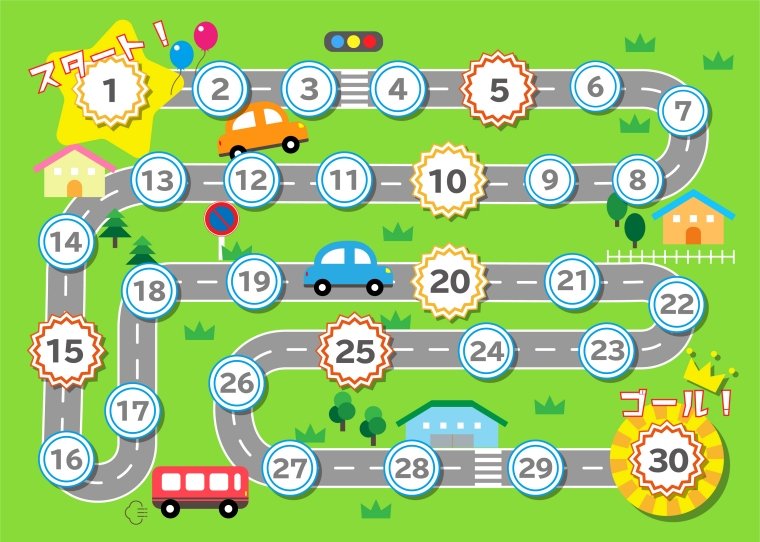The image size is (760, 542).
Task: Pick board space number 13
Action: point(158,181)
